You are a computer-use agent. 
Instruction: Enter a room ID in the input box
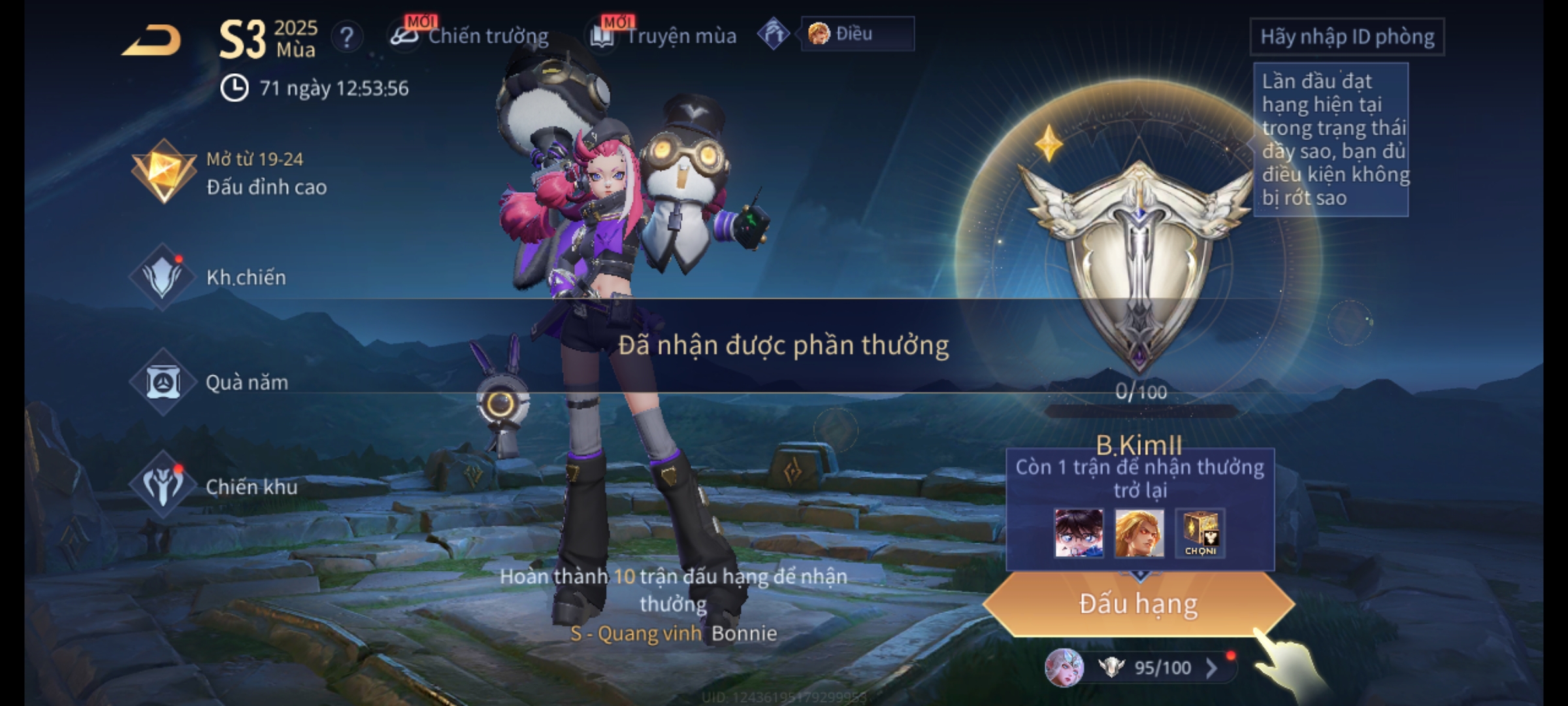(x=1347, y=37)
